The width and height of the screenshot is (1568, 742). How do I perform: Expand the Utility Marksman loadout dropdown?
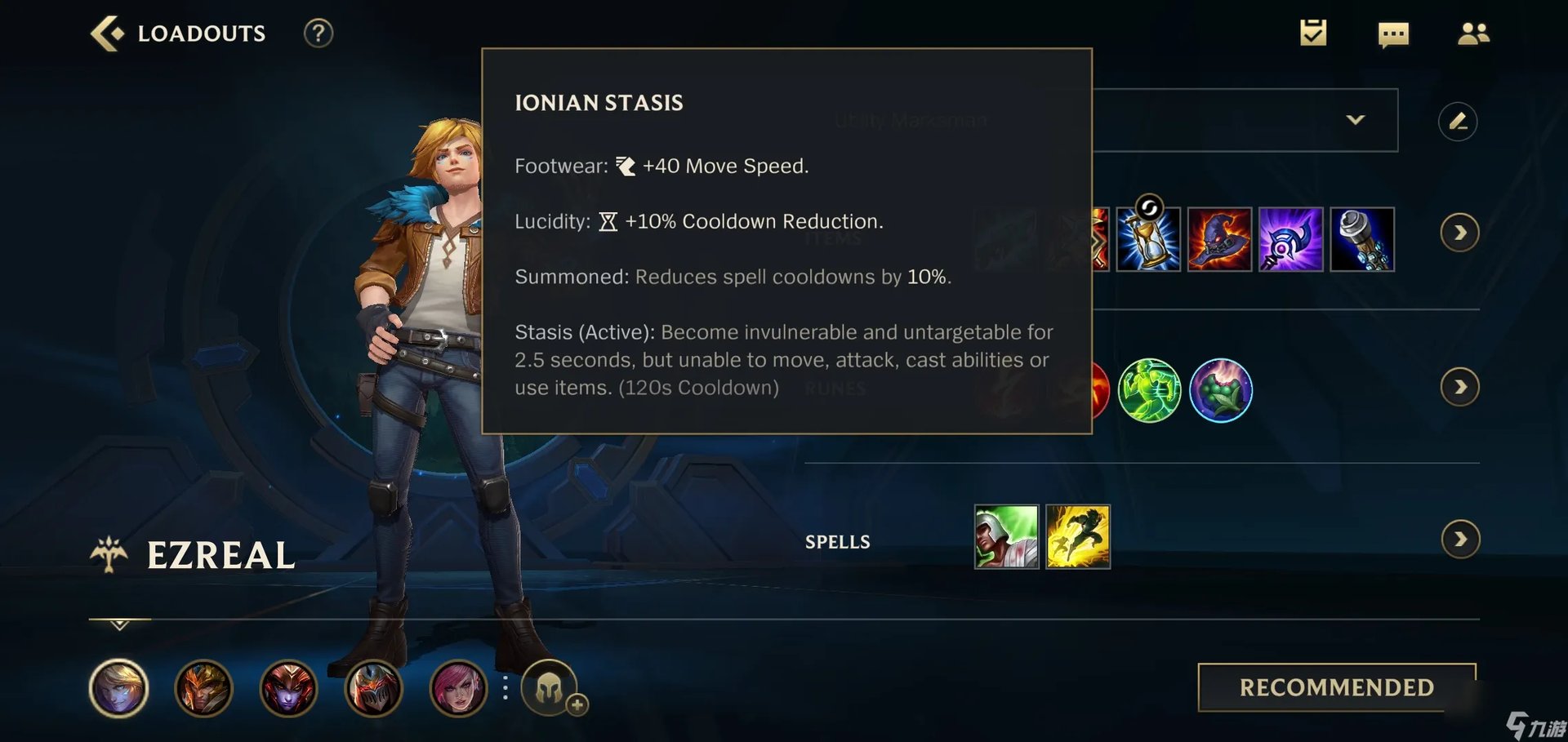(1357, 120)
